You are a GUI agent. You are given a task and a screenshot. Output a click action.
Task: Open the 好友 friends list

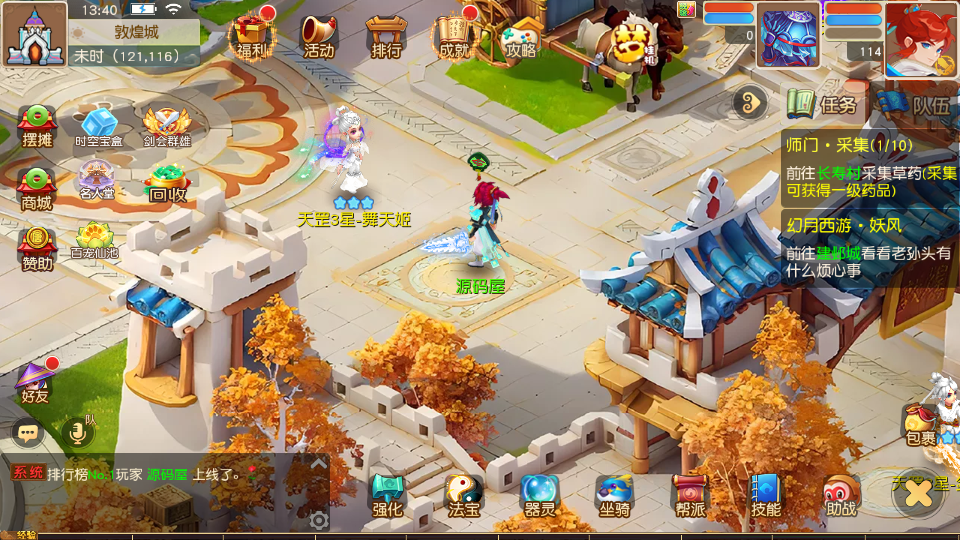coord(35,381)
